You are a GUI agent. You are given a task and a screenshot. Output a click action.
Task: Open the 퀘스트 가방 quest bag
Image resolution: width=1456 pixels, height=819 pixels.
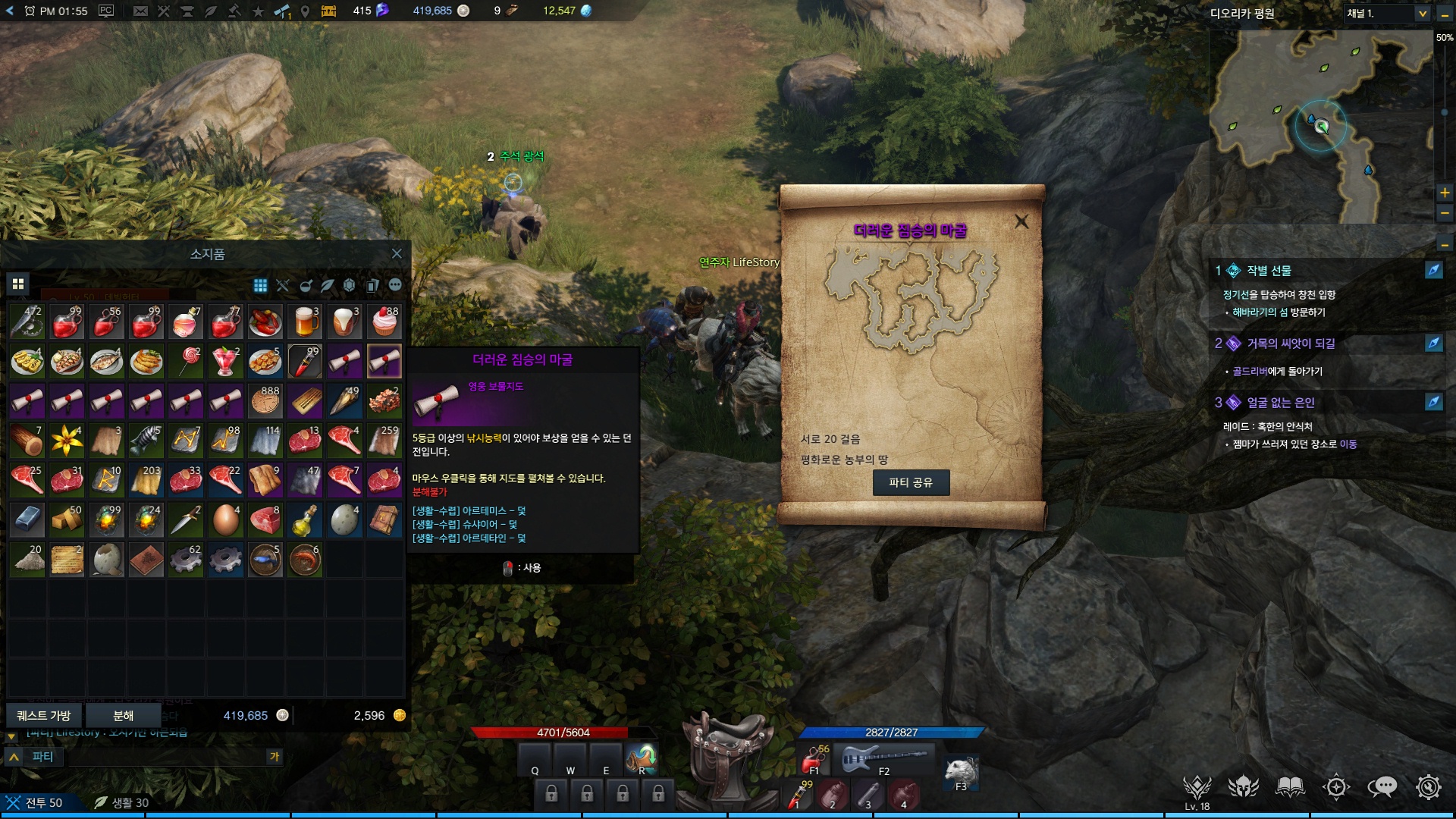[44, 715]
